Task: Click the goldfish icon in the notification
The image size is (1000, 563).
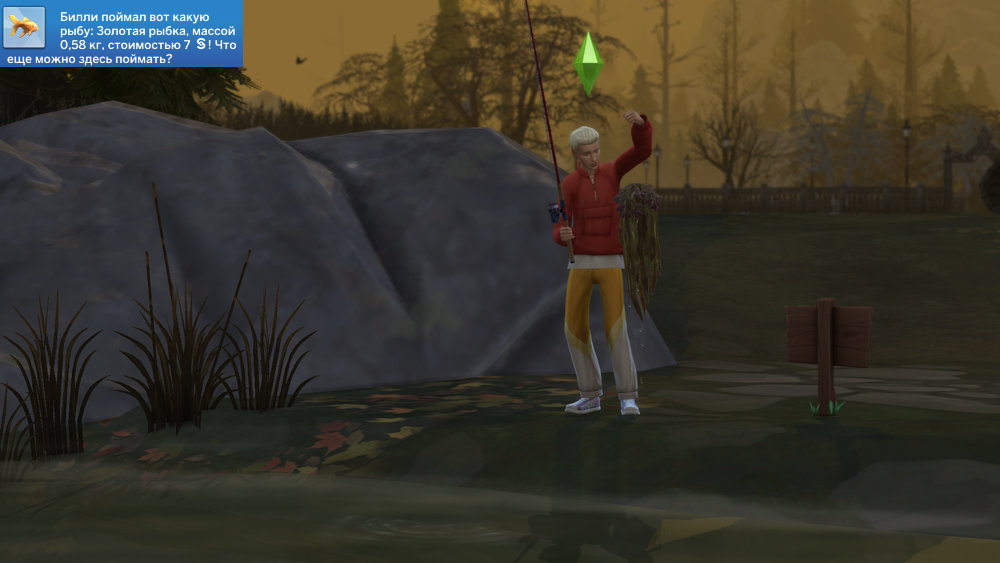Action: [24, 27]
